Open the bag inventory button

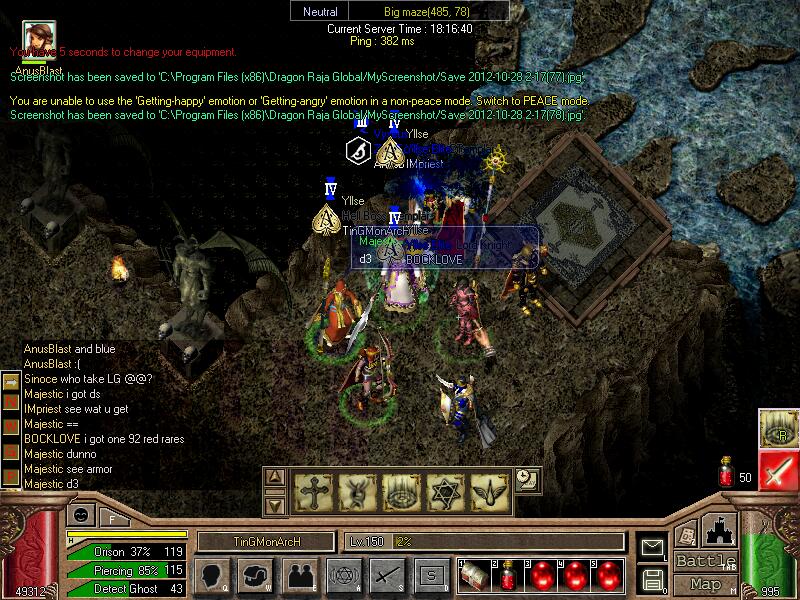click(x=256, y=576)
